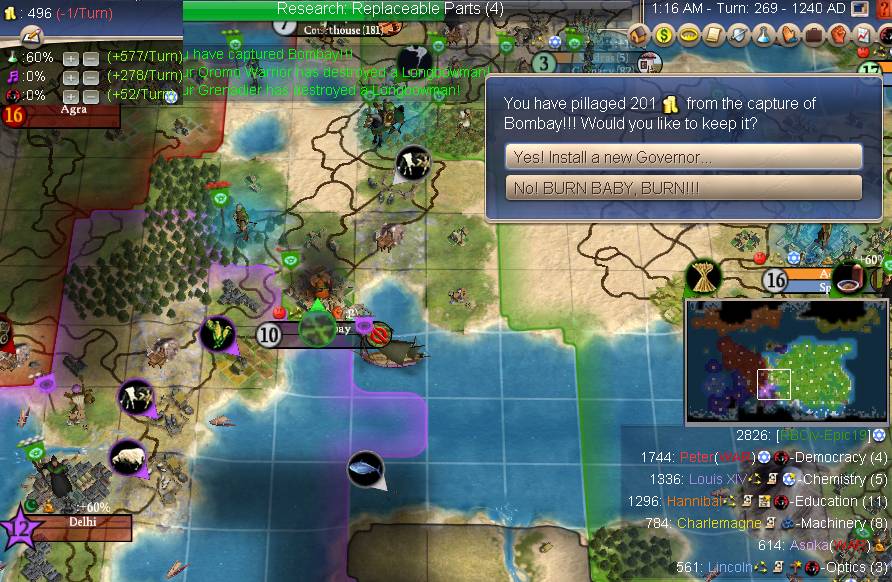
Task: Decrease the espionage rate percentage
Action: pos(90,95)
